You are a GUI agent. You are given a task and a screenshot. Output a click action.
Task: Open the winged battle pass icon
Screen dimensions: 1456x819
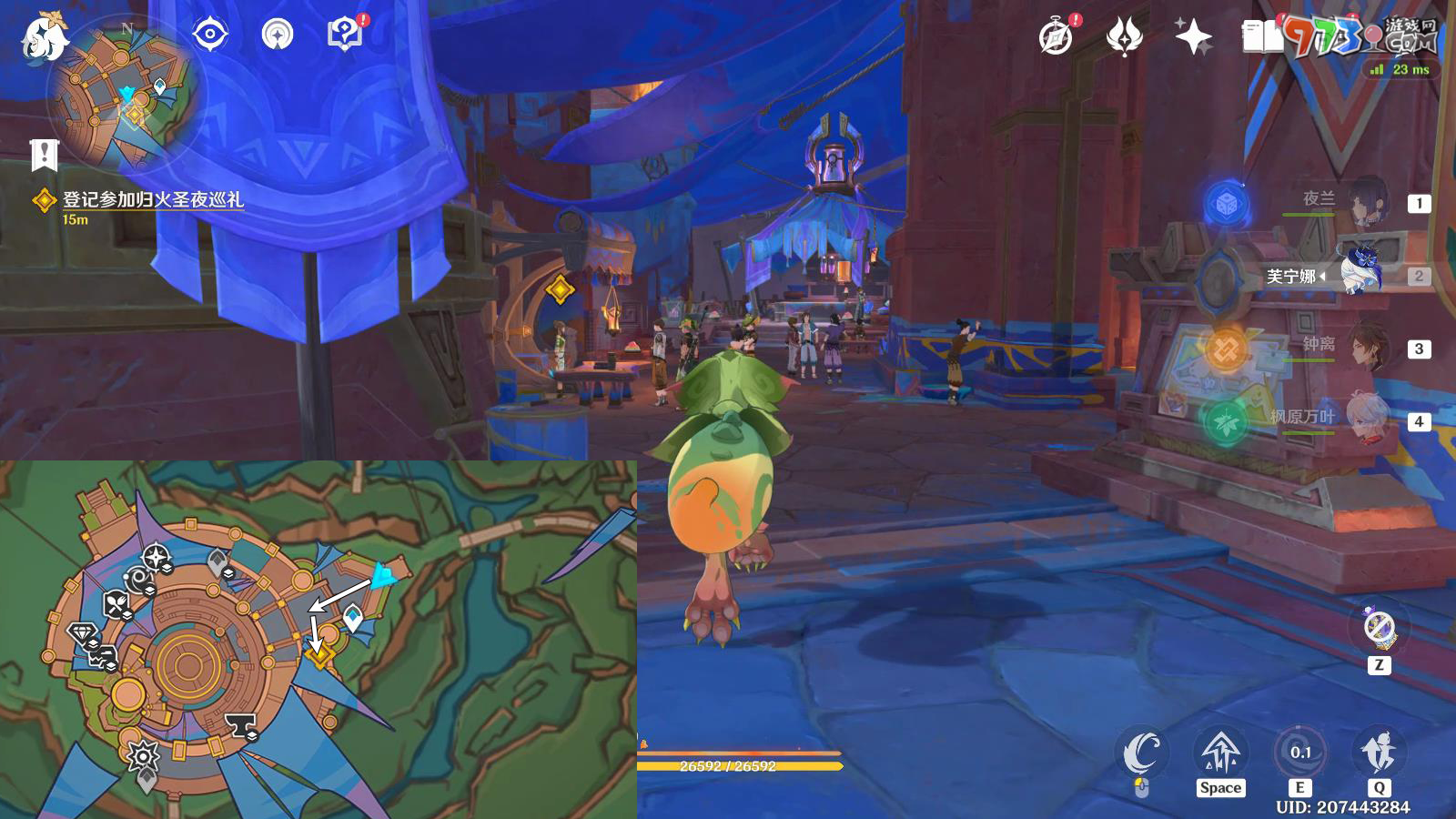tap(1125, 37)
